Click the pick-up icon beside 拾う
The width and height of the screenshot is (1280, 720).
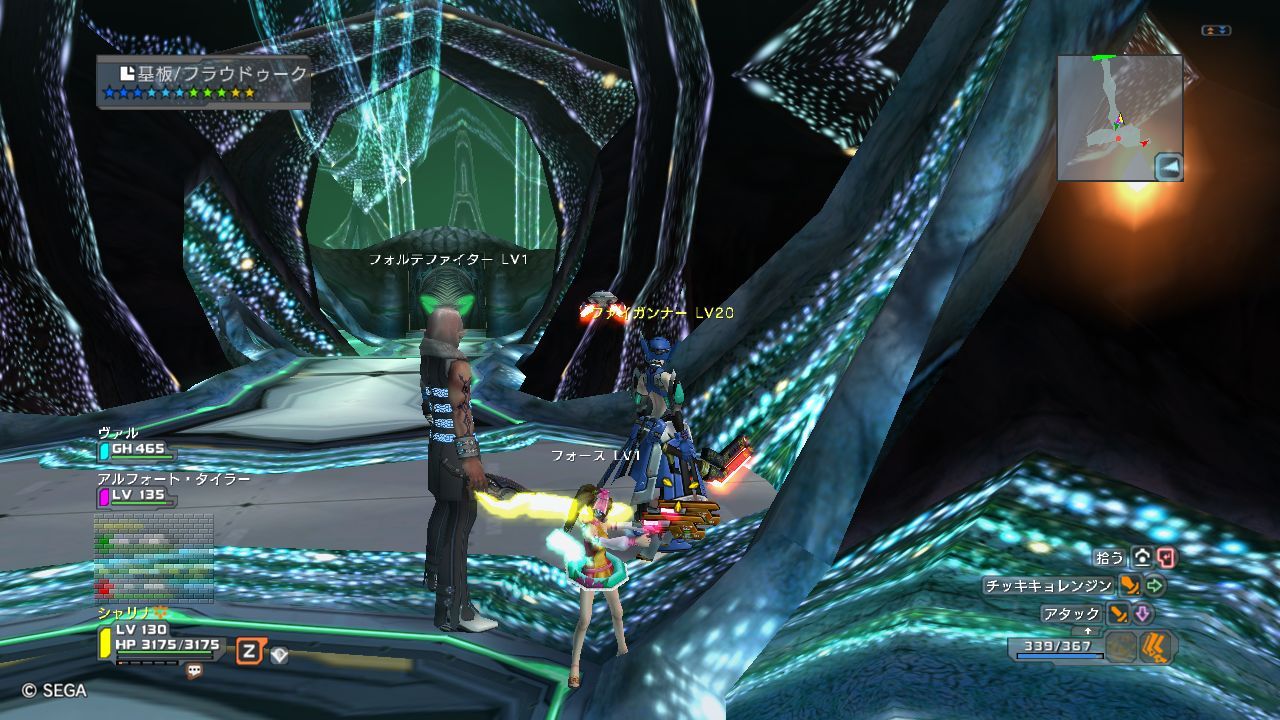point(1141,557)
